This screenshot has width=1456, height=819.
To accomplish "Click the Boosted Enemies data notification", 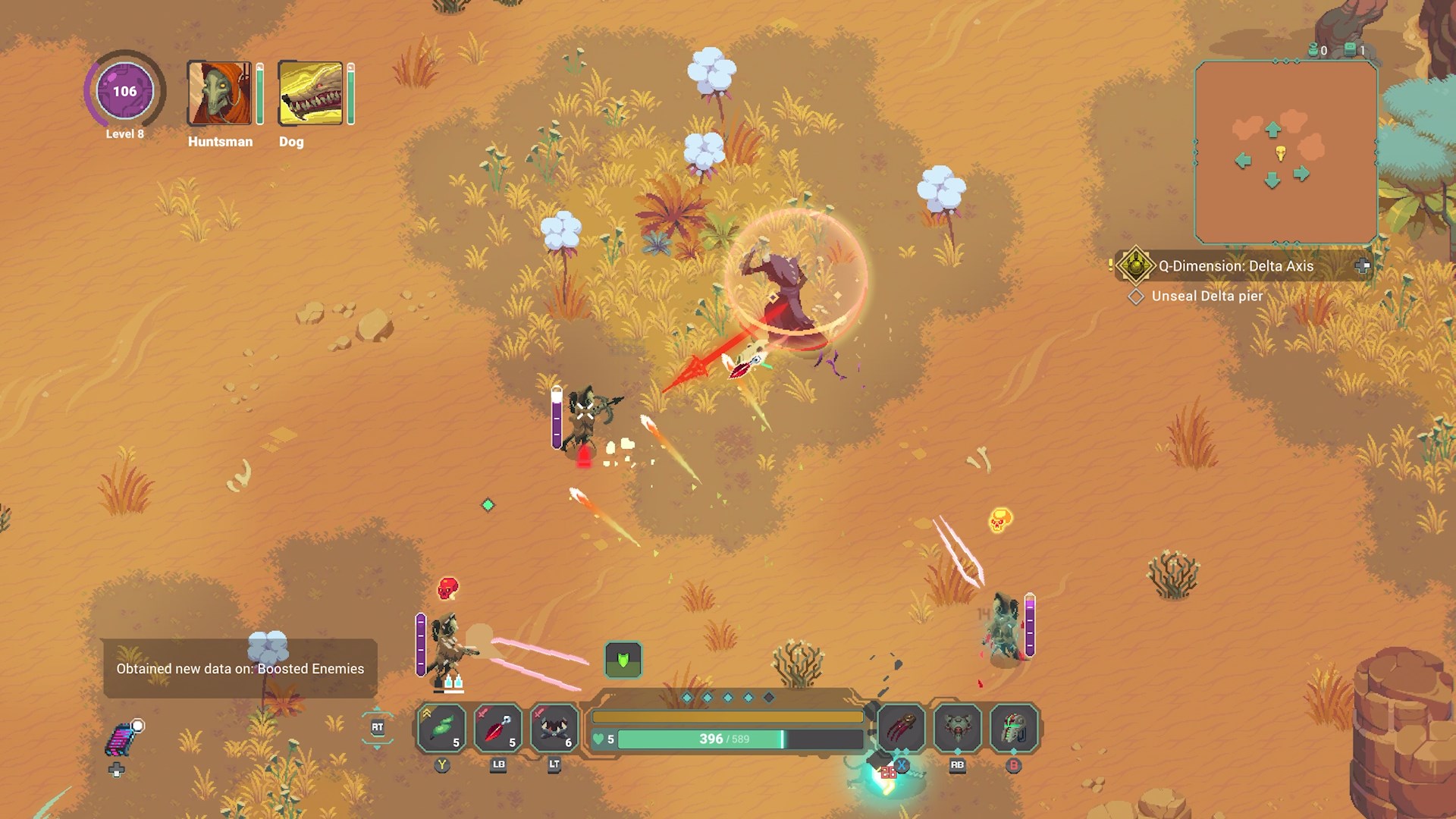I will pos(240,669).
